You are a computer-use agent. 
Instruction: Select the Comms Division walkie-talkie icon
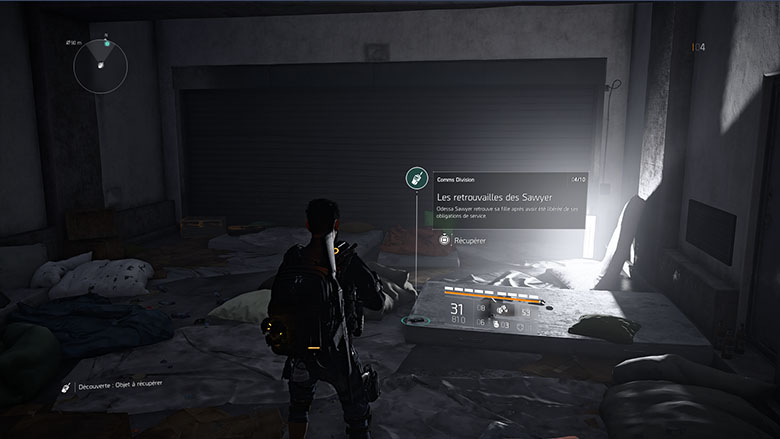click(416, 179)
